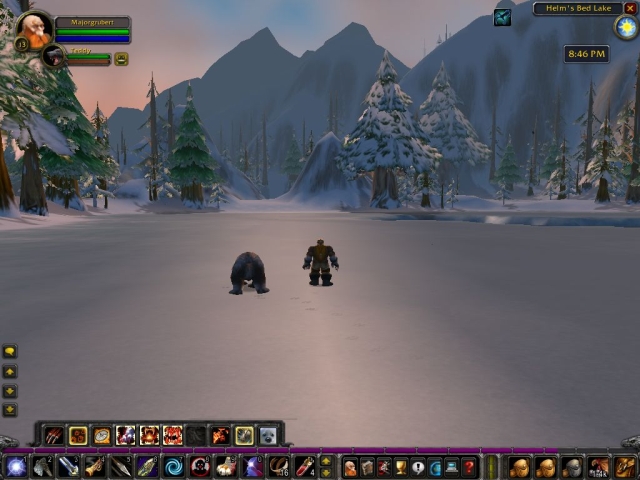Open the quest log chalice button
The image size is (640, 480).
401,467
